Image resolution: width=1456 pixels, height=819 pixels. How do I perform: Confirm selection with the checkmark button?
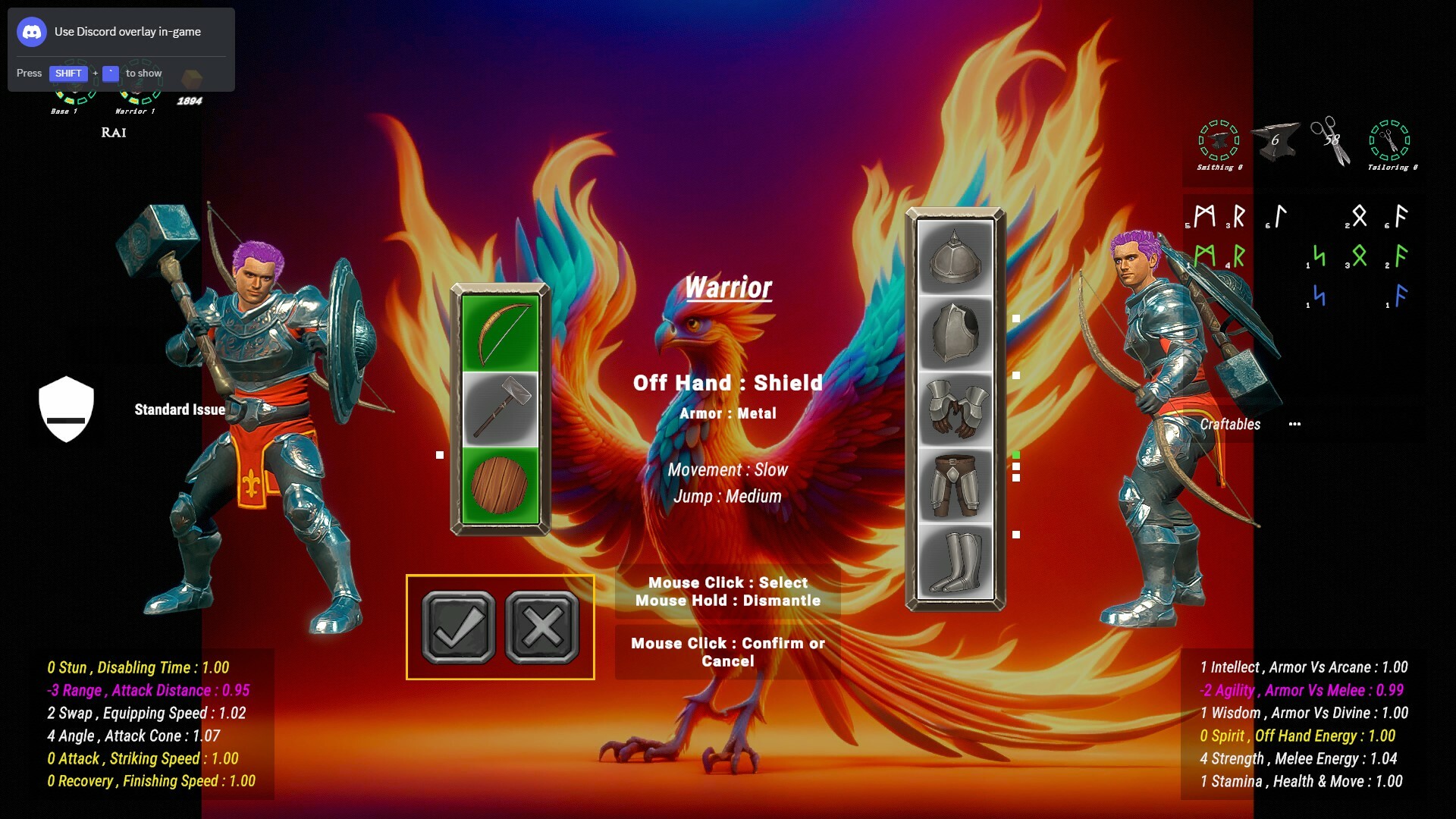458,627
